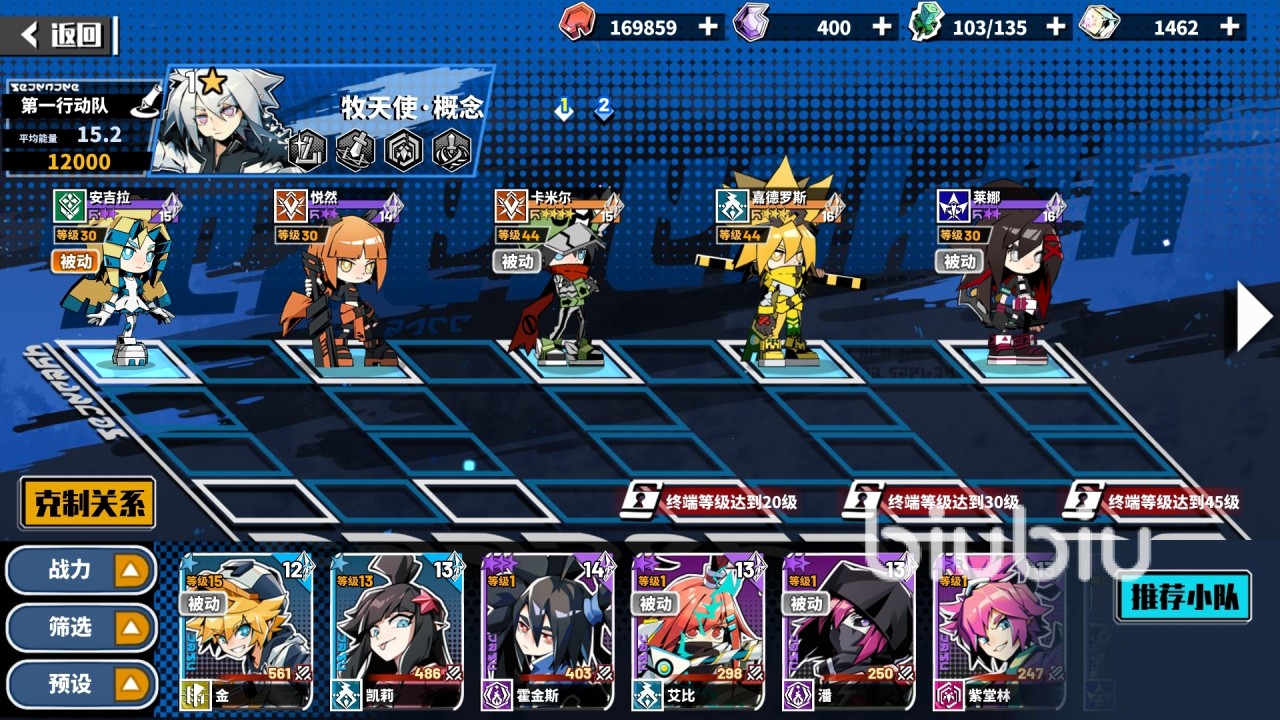Image resolution: width=1280 pixels, height=720 pixels.
Task: Add more red currency with plus button
Action: click(708, 27)
